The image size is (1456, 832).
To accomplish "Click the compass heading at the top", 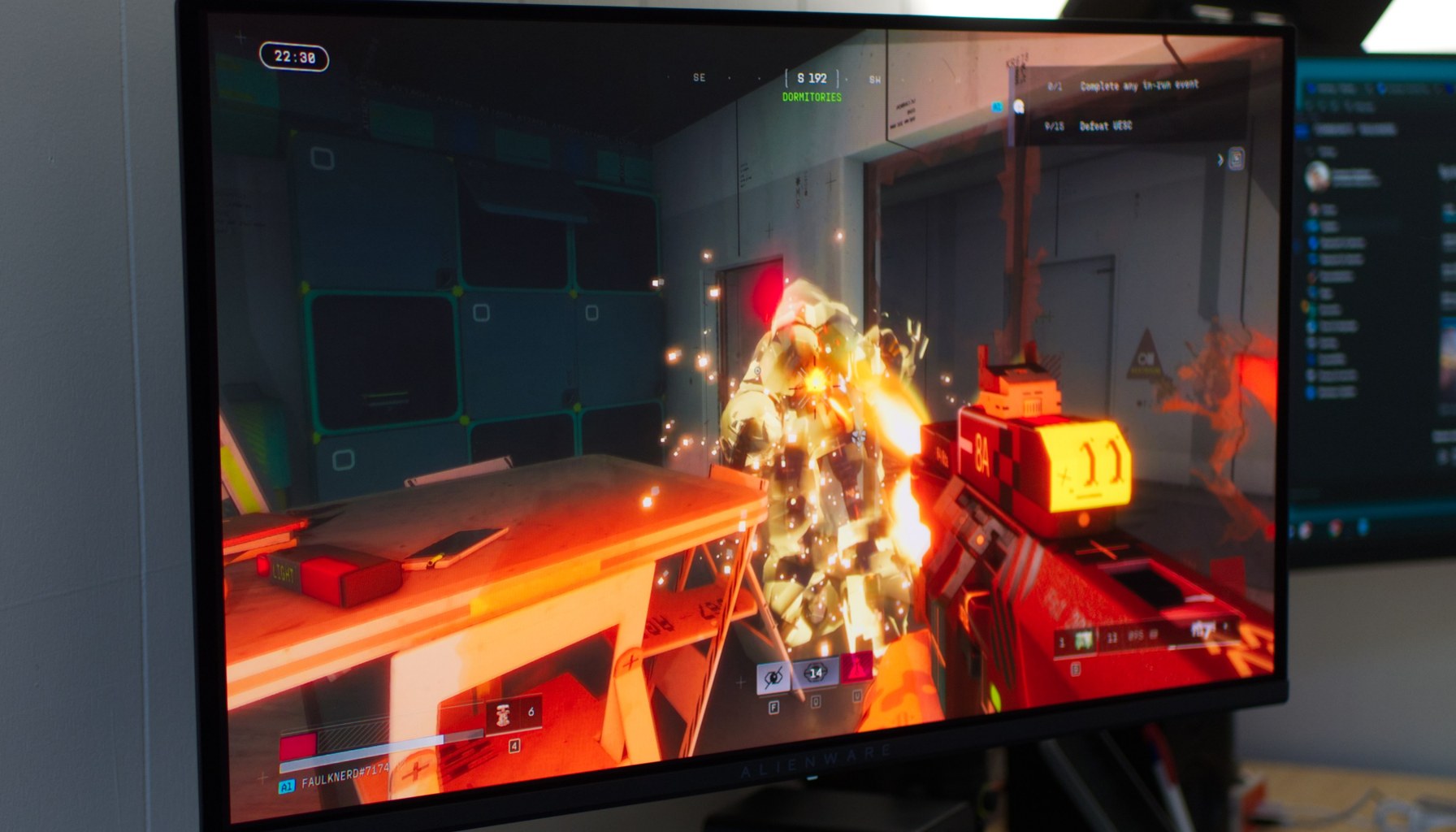I will pos(812,78).
